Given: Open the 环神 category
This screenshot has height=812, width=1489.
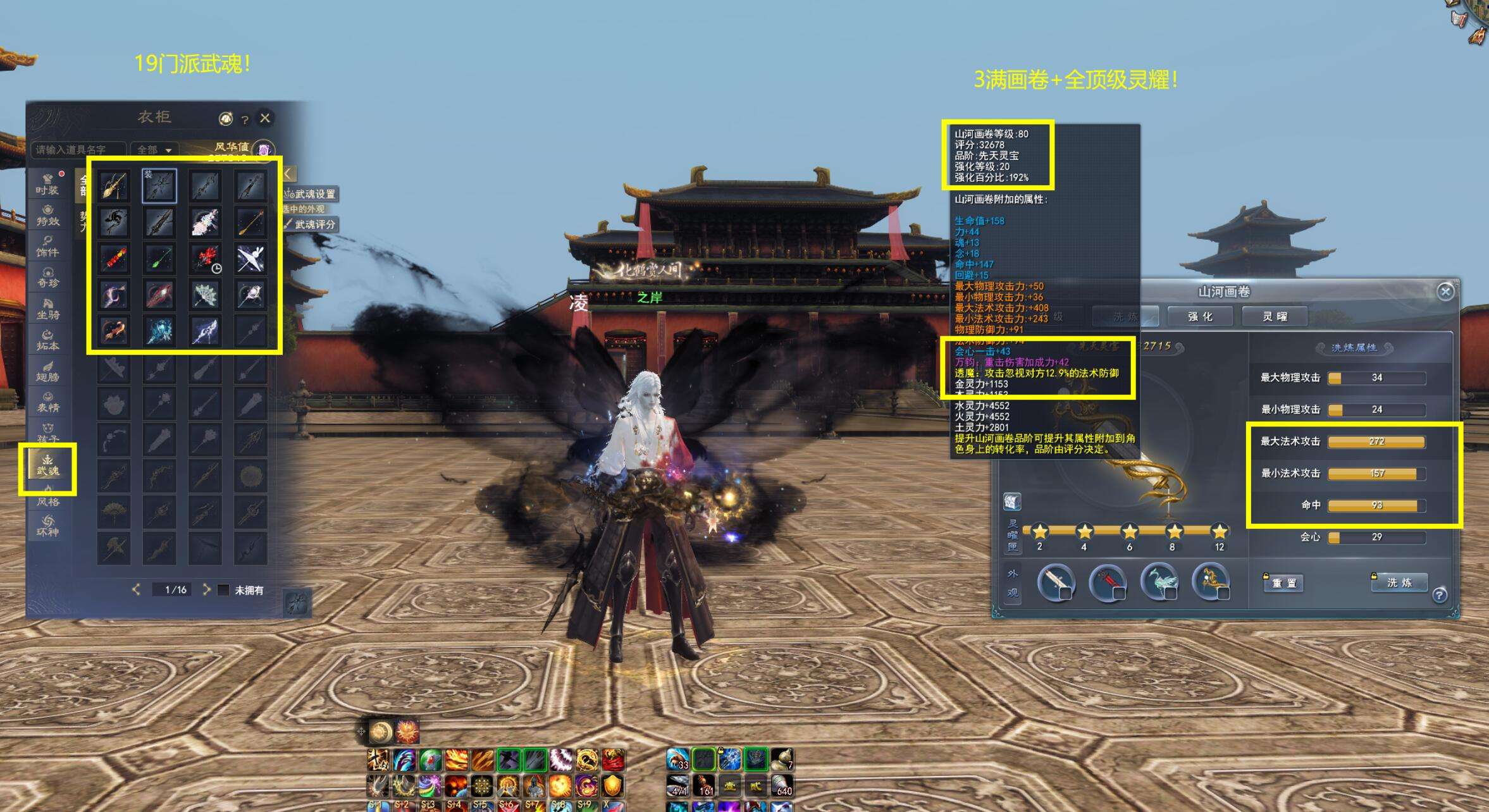Looking at the screenshot, I should 47,526.
